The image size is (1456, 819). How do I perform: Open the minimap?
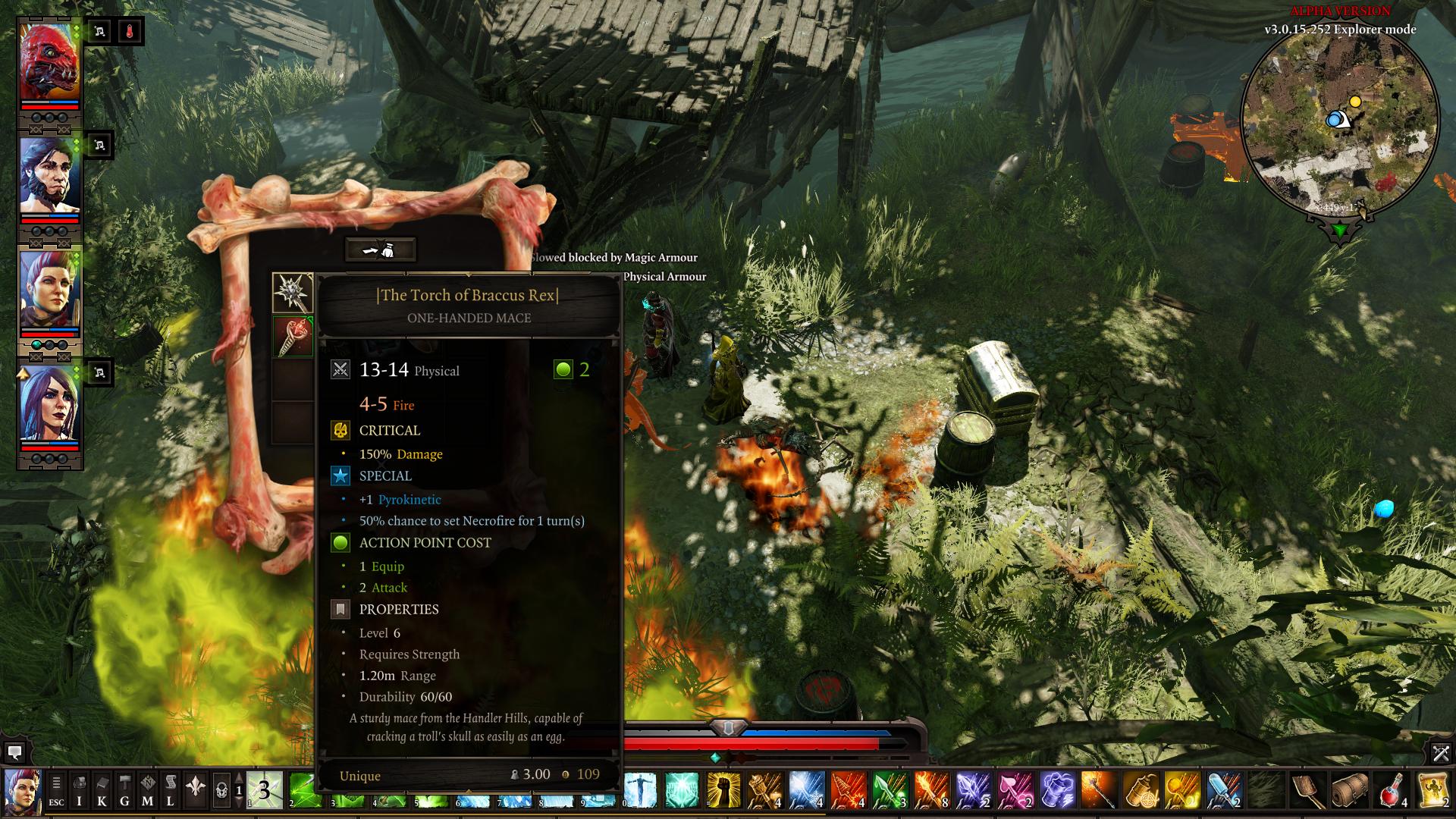tap(1339, 120)
